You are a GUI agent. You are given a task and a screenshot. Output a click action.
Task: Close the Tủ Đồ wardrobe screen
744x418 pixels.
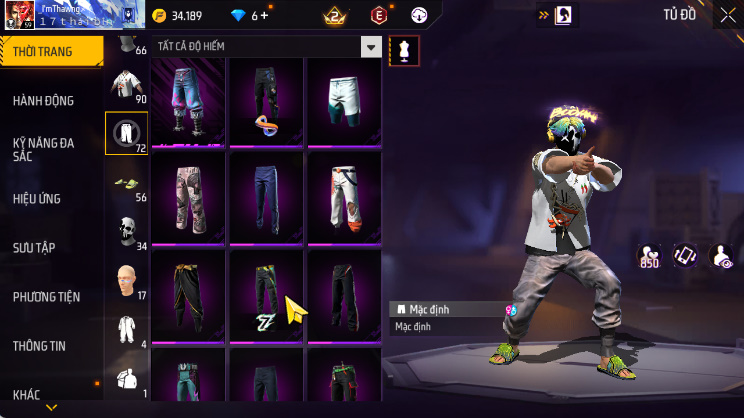(727, 16)
